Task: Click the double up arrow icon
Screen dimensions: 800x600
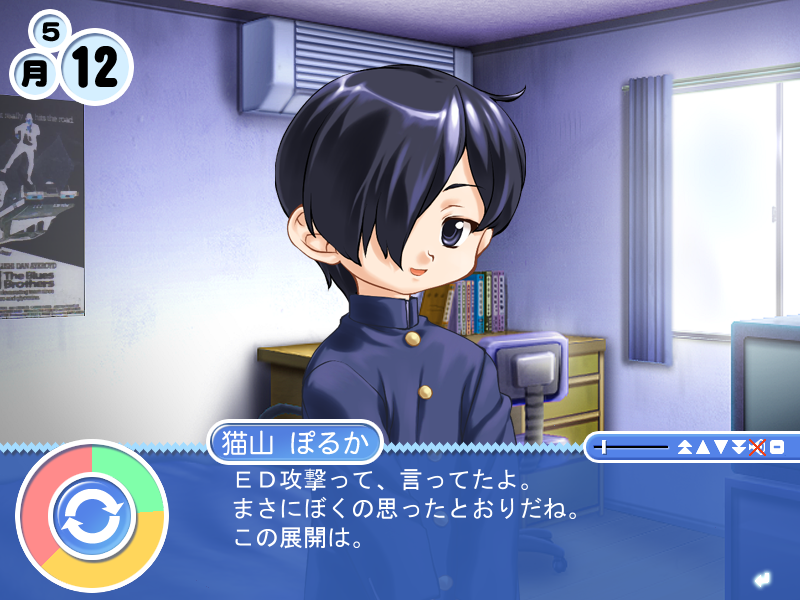Action: click(685, 447)
